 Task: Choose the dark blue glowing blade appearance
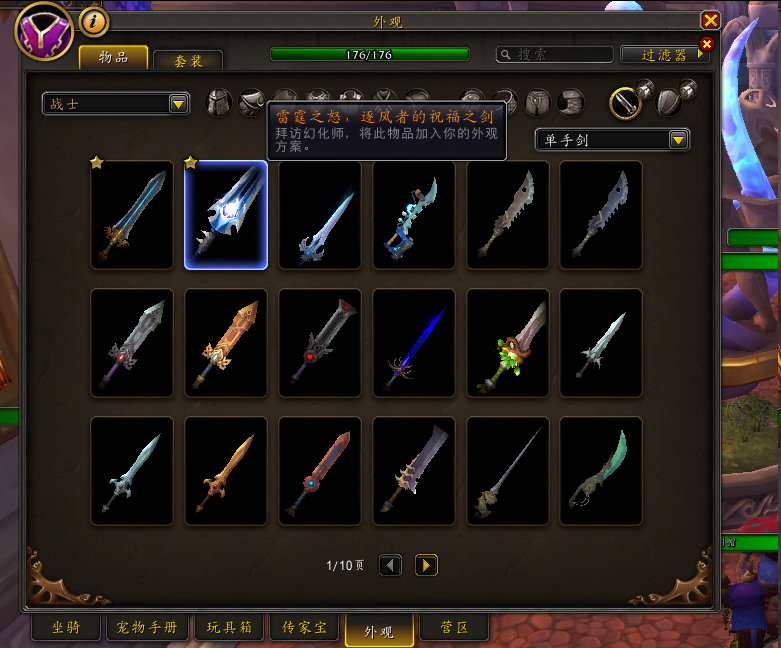tap(414, 343)
